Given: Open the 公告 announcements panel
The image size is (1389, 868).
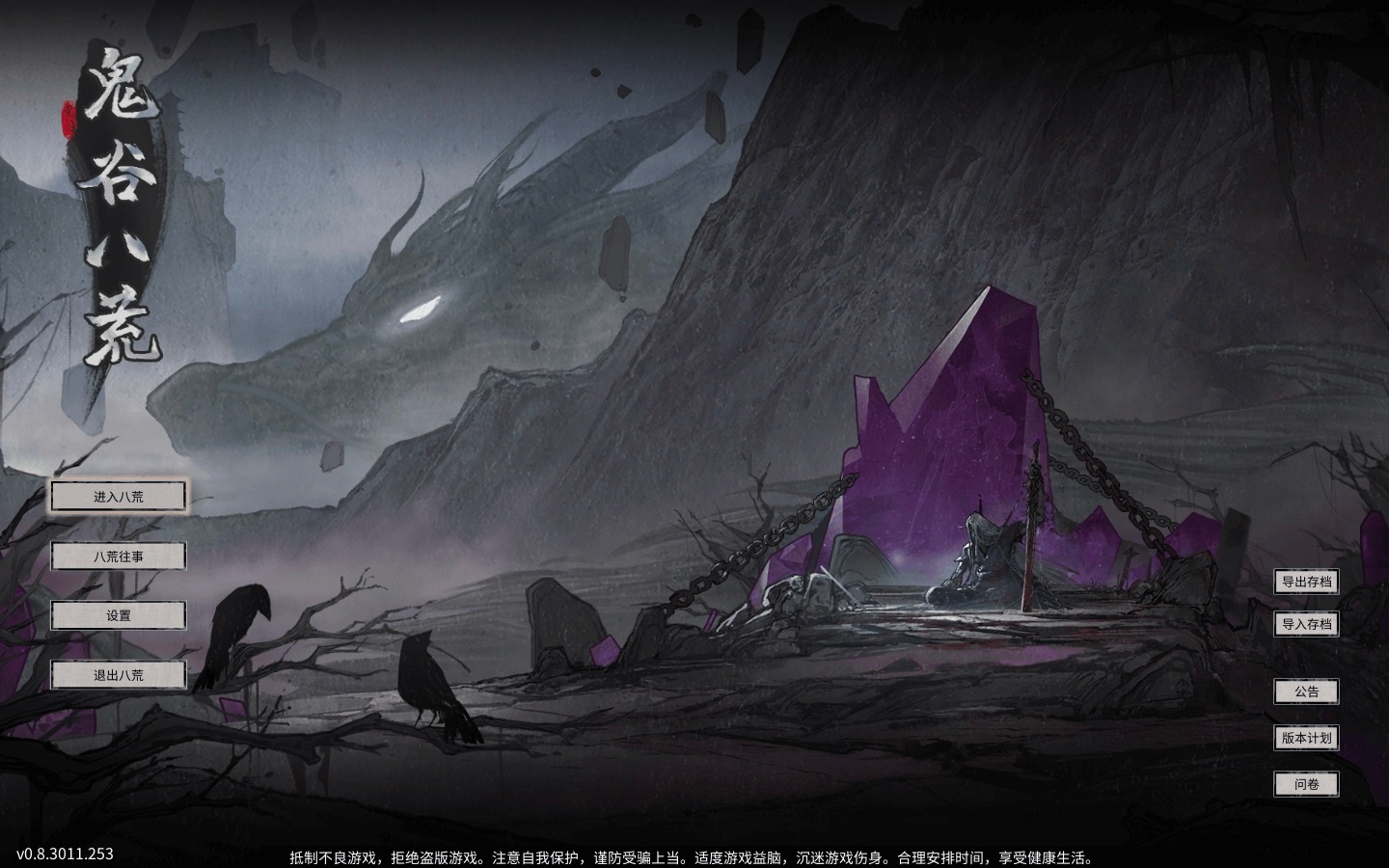Looking at the screenshot, I should pos(1306,692).
